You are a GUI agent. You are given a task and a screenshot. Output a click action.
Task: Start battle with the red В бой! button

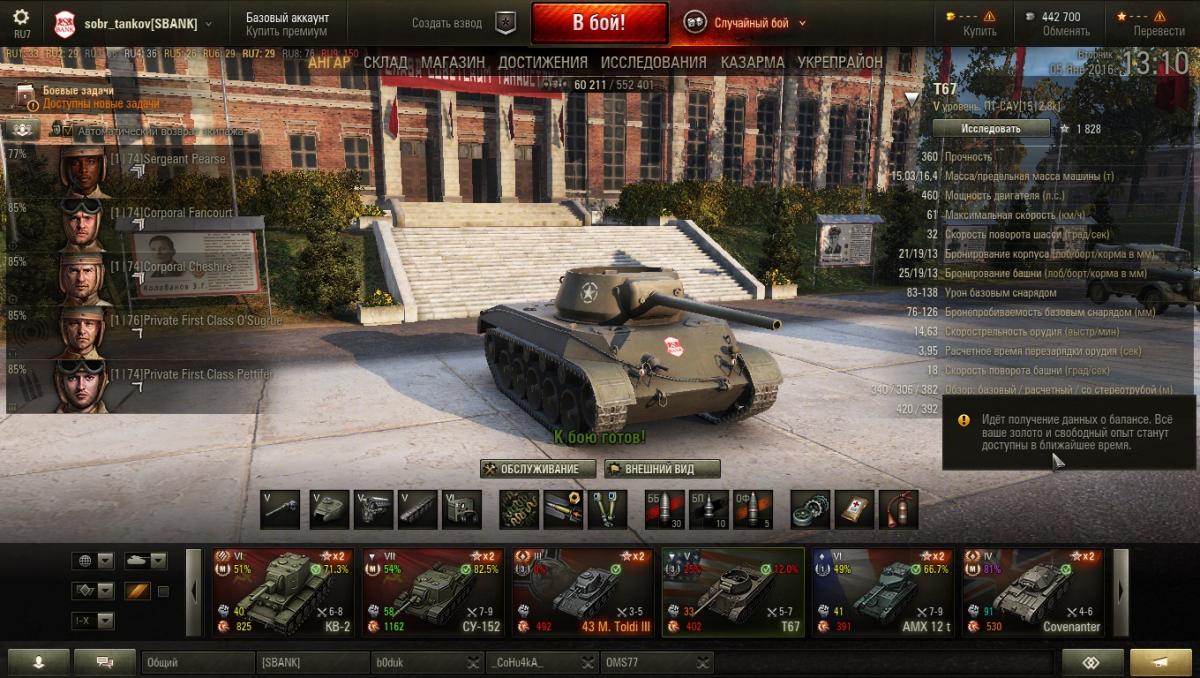[x=599, y=23]
